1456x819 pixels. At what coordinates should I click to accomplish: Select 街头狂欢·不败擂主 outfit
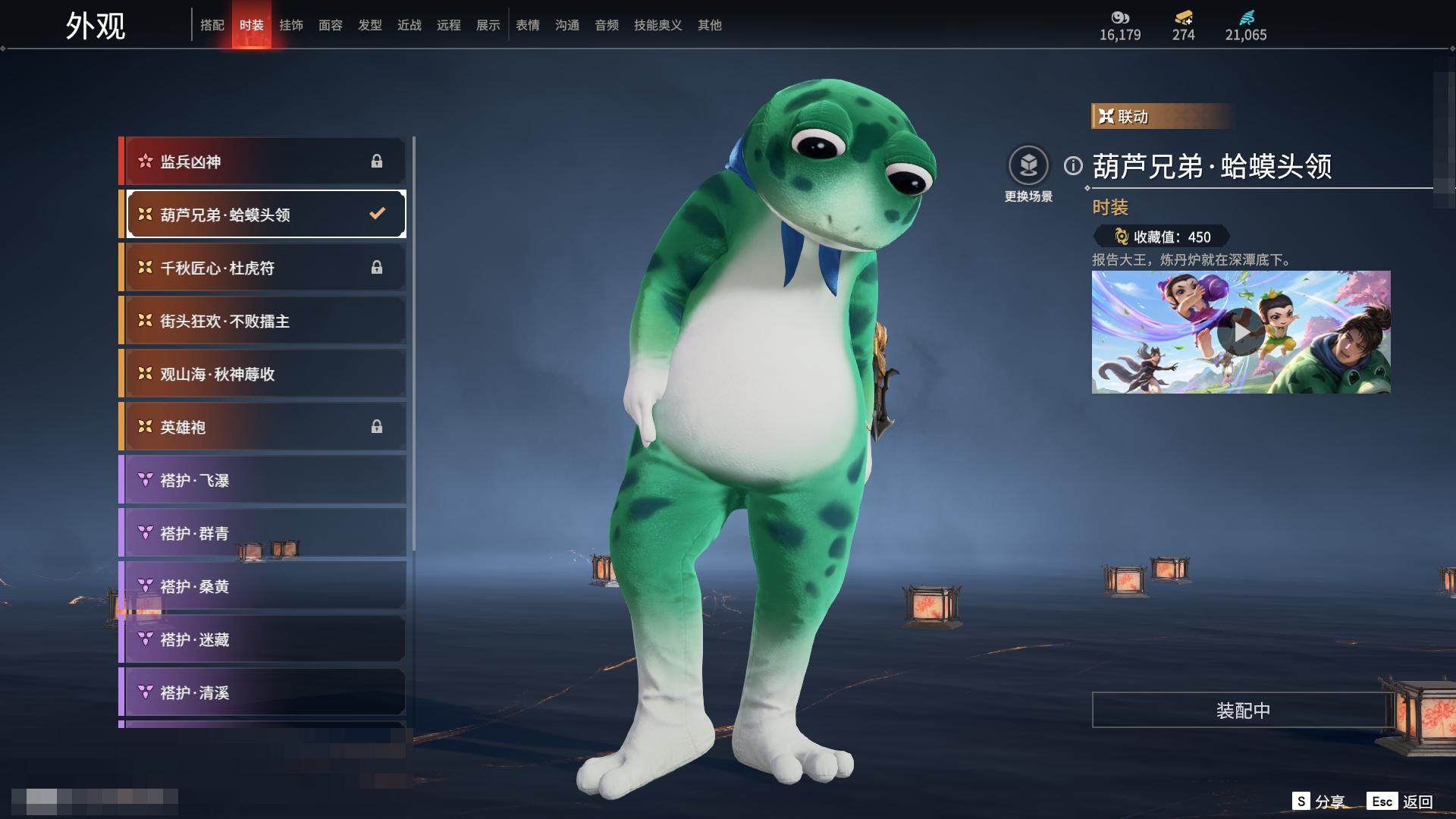pyautogui.click(x=263, y=321)
